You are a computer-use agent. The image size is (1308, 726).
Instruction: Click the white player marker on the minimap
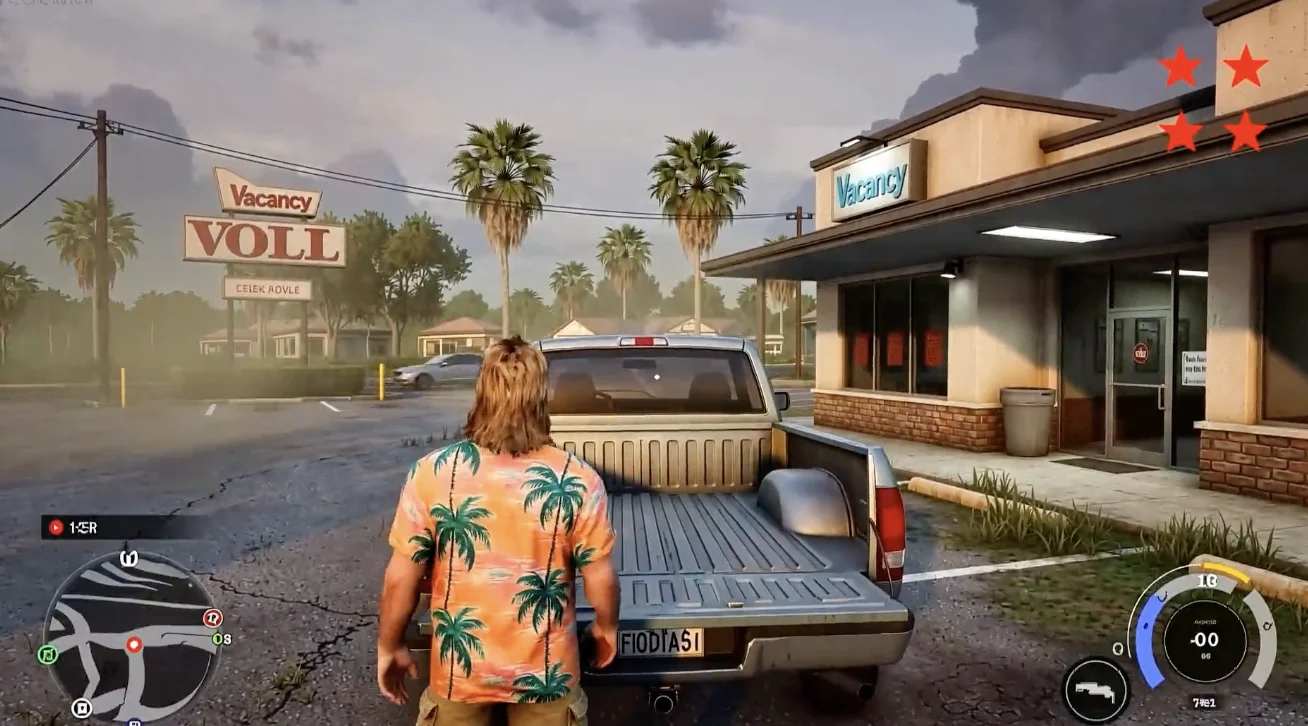tap(133, 644)
